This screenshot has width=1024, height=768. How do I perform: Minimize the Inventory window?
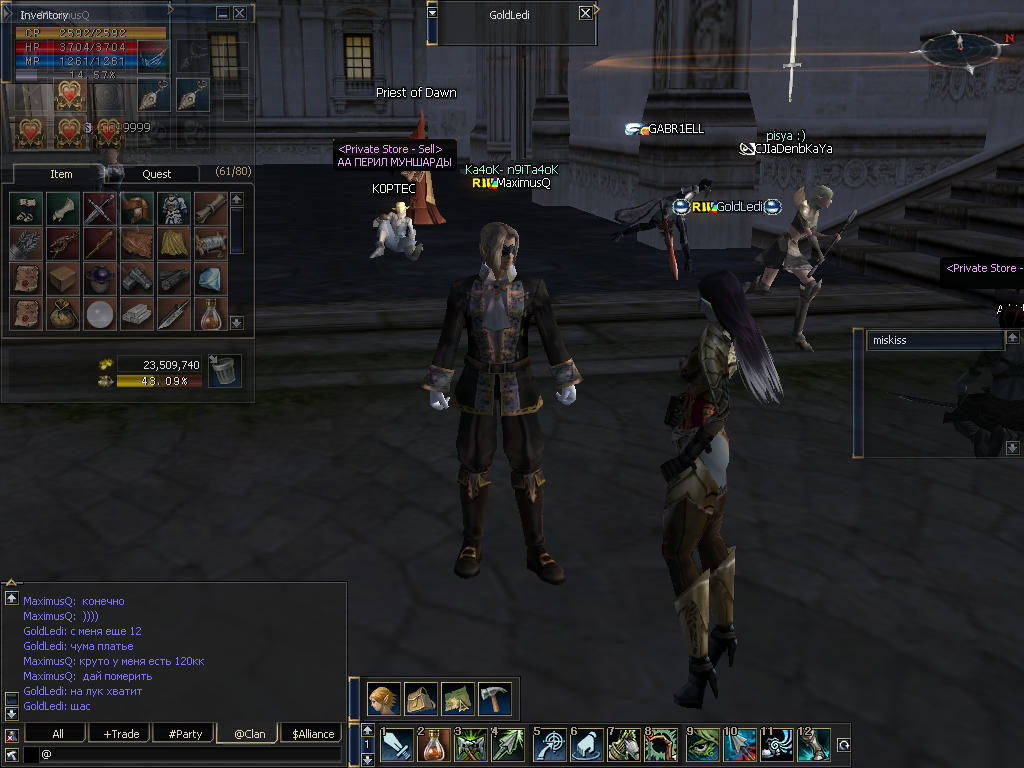click(221, 13)
